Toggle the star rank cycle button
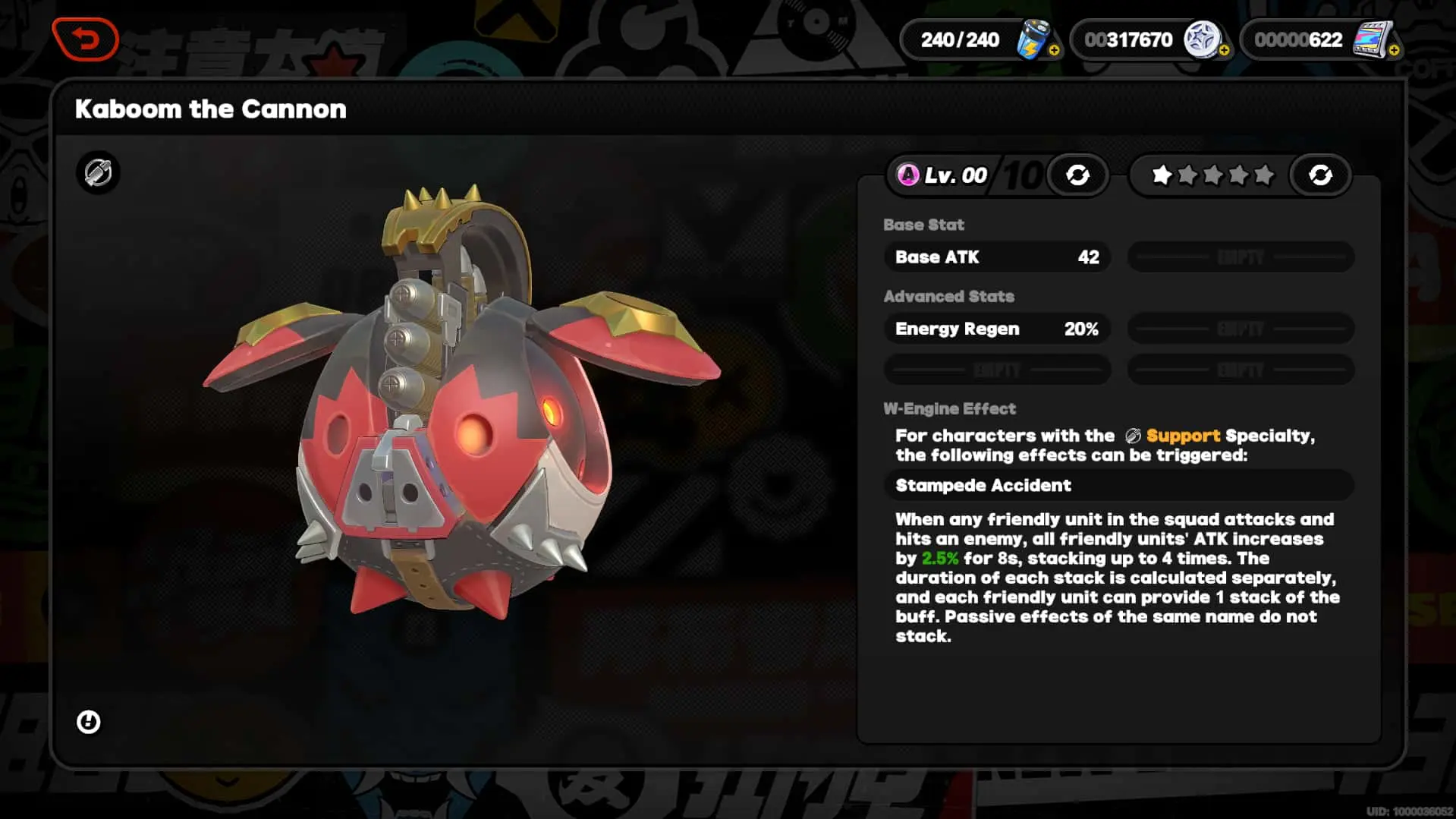The height and width of the screenshot is (819, 1456). click(1320, 175)
